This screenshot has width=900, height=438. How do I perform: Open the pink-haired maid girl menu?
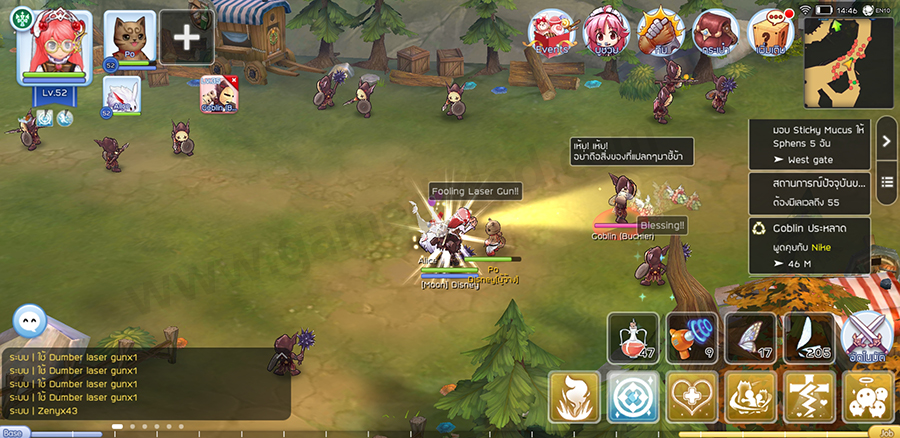pyautogui.click(x=605, y=33)
